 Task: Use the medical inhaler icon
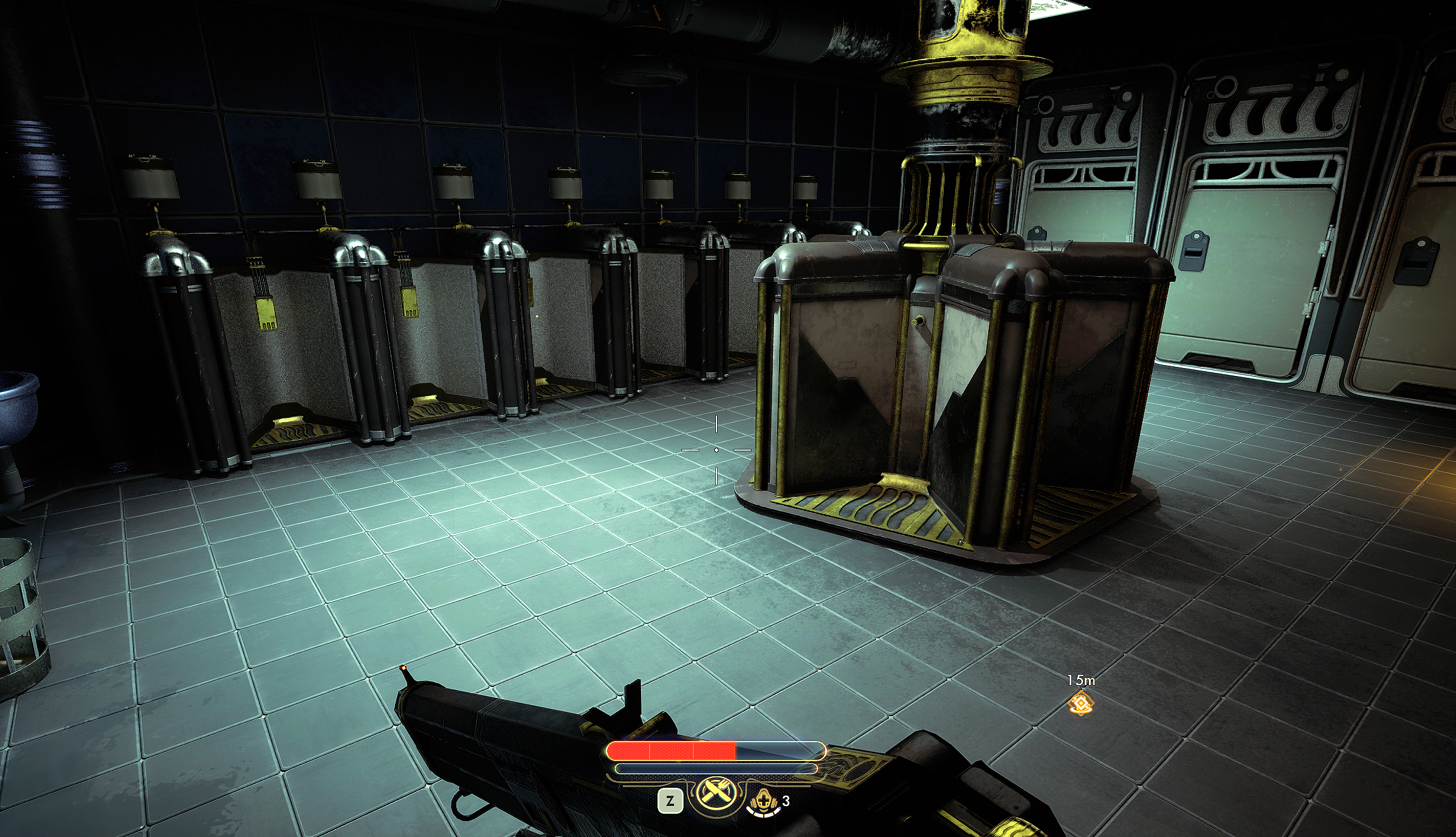(x=763, y=801)
